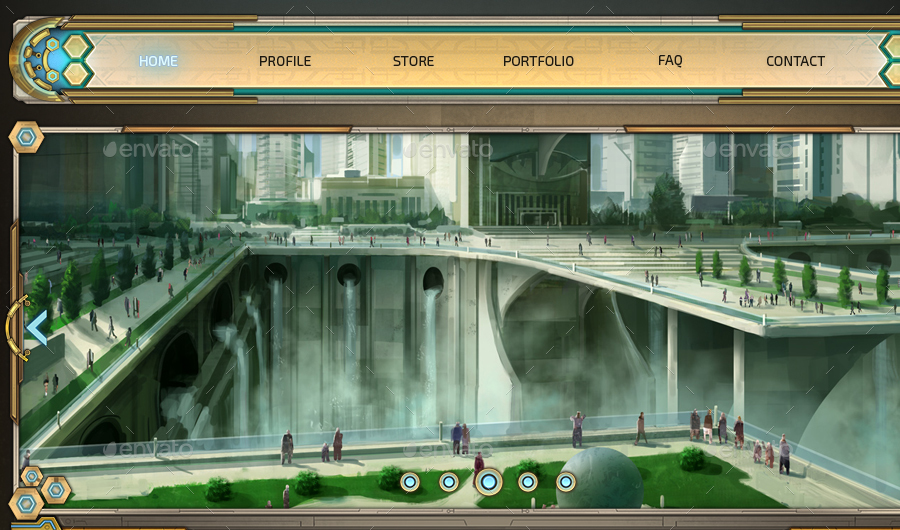
Task: Open the HOME menu entry
Action: point(158,61)
